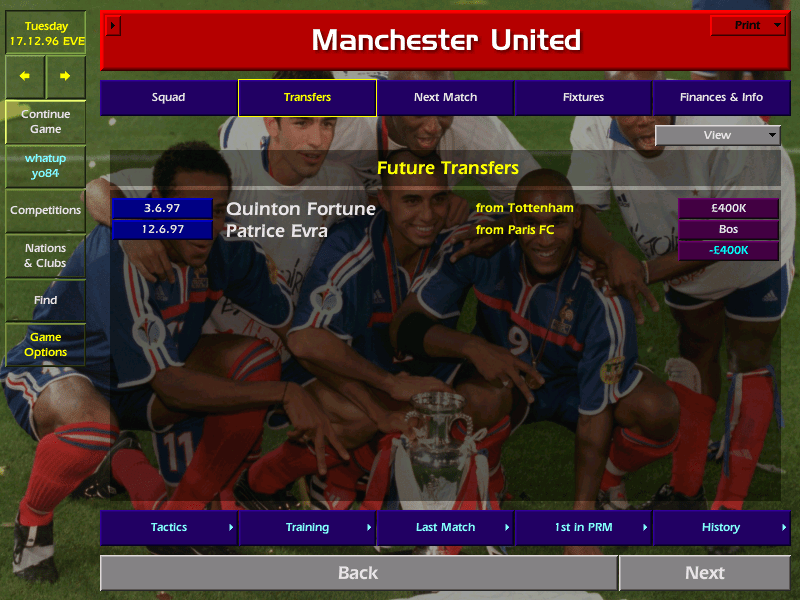The width and height of the screenshot is (800, 600).
Task: Open the Competitions menu
Action: click(x=45, y=210)
